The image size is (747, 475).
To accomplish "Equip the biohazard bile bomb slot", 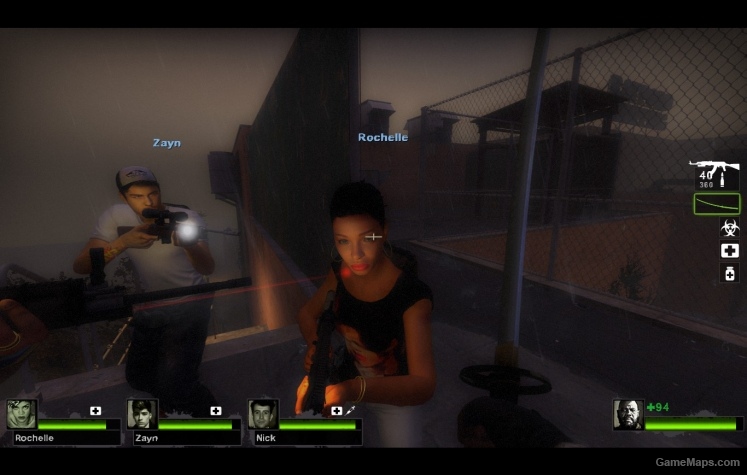I will coord(730,227).
